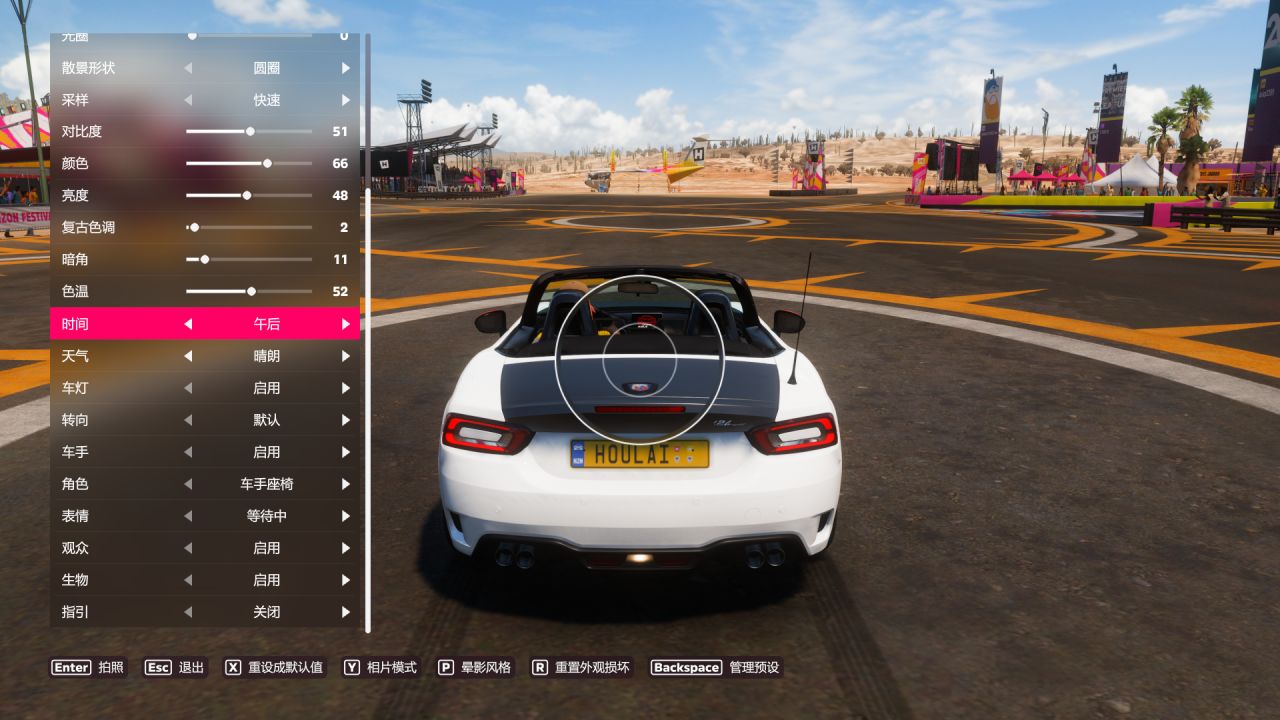Change the 亮度 brightness slider
This screenshot has width=1280, height=720.
(247, 195)
